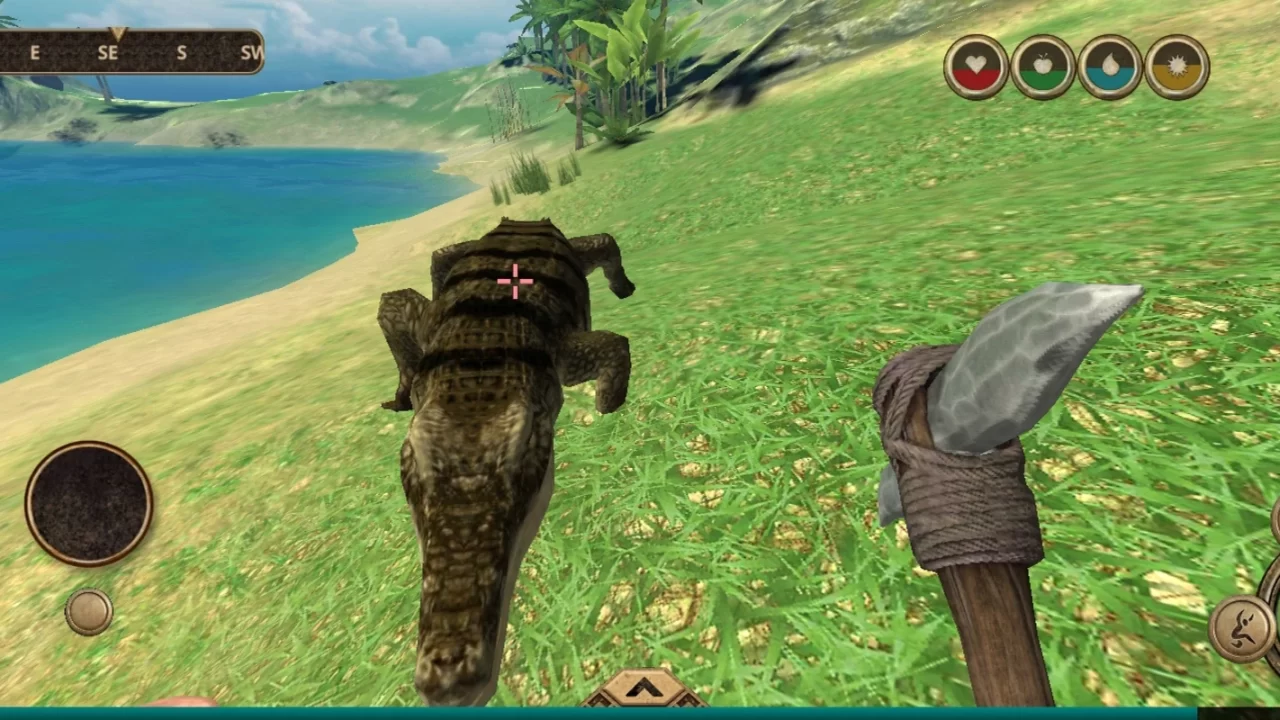The image size is (1280, 720).
Task: Select the sun energy status icon
Action: (x=1176, y=66)
